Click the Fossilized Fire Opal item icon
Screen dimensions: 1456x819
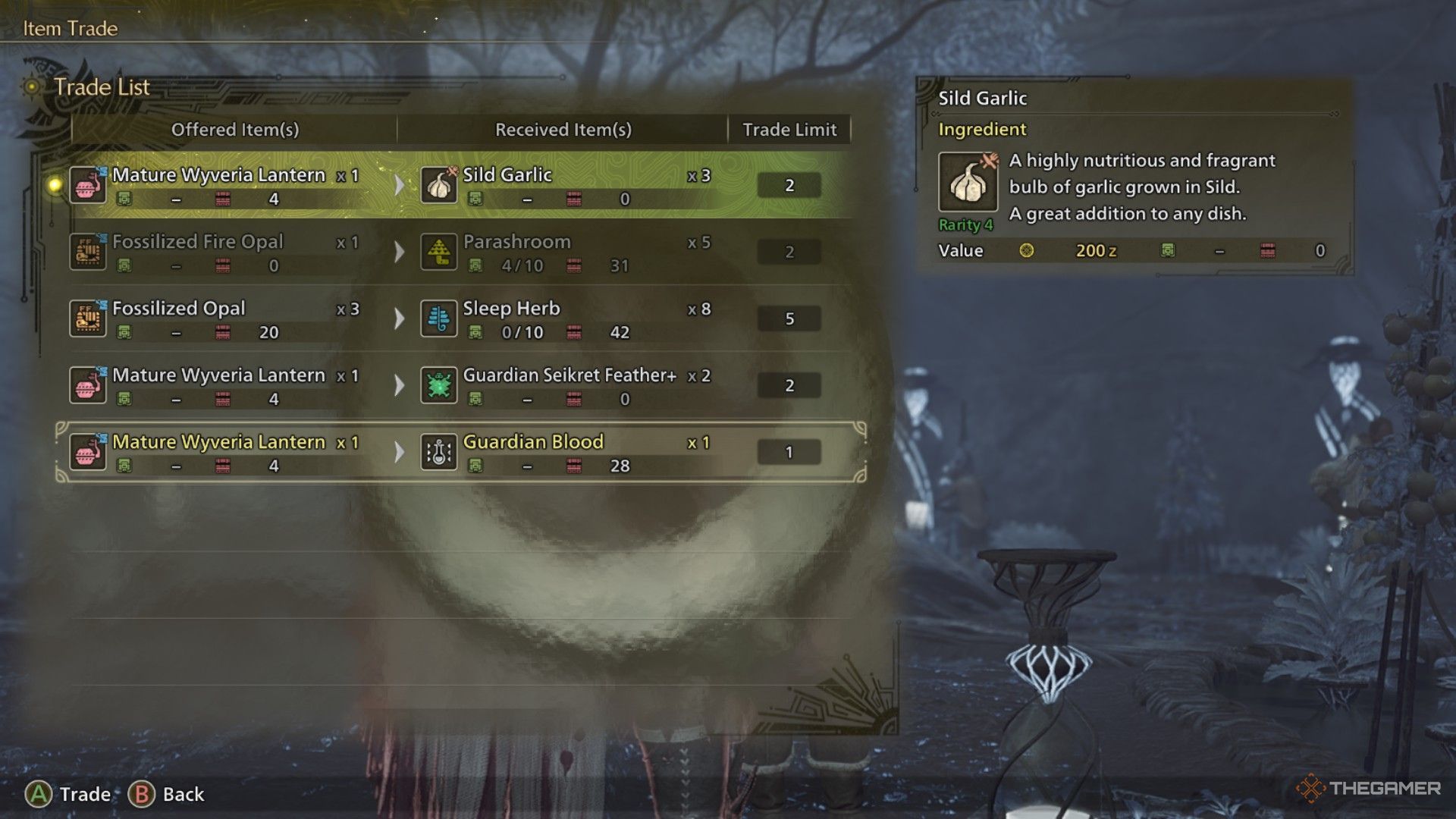point(88,252)
